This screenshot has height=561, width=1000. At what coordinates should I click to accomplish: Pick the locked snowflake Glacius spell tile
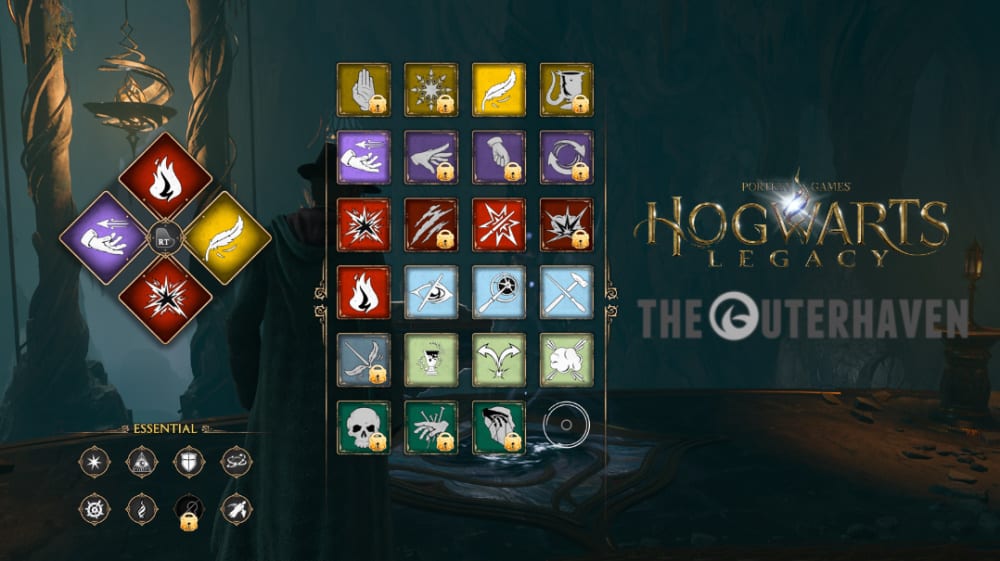coord(431,90)
